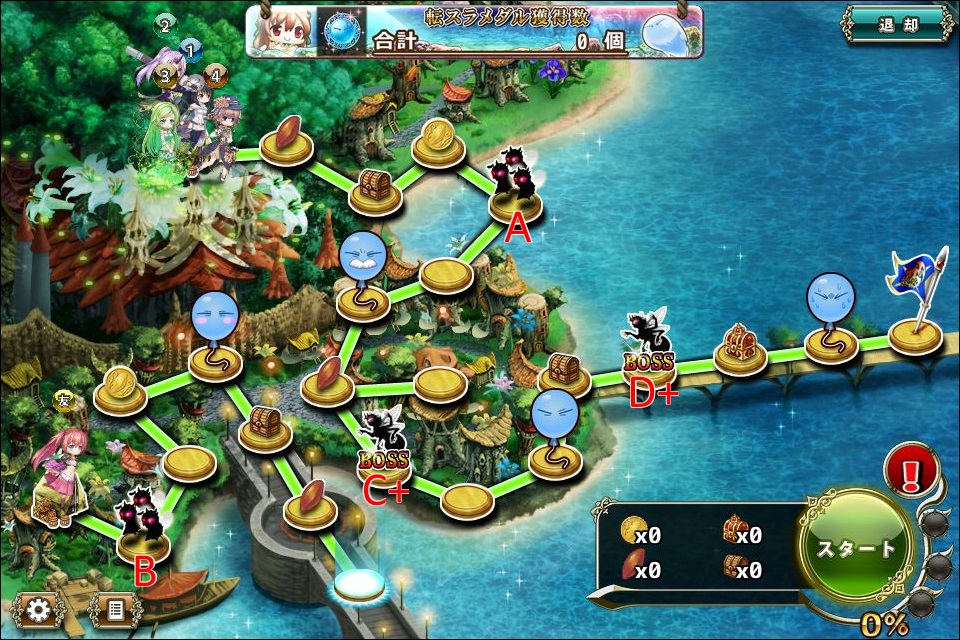960x640 pixels.
Task: Start the quest with the green スタート button
Action: tap(857, 548)
